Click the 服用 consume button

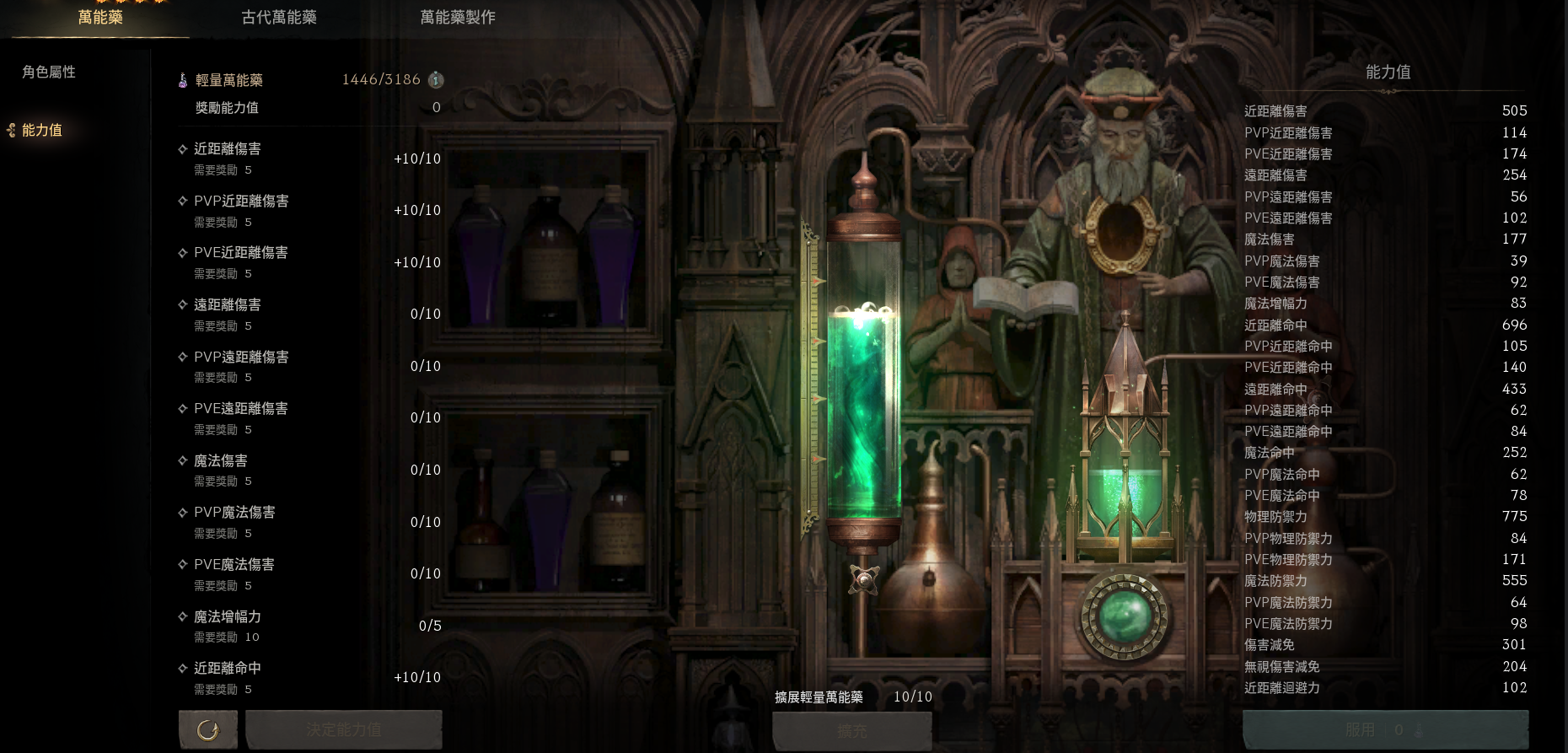point(1385,729)
